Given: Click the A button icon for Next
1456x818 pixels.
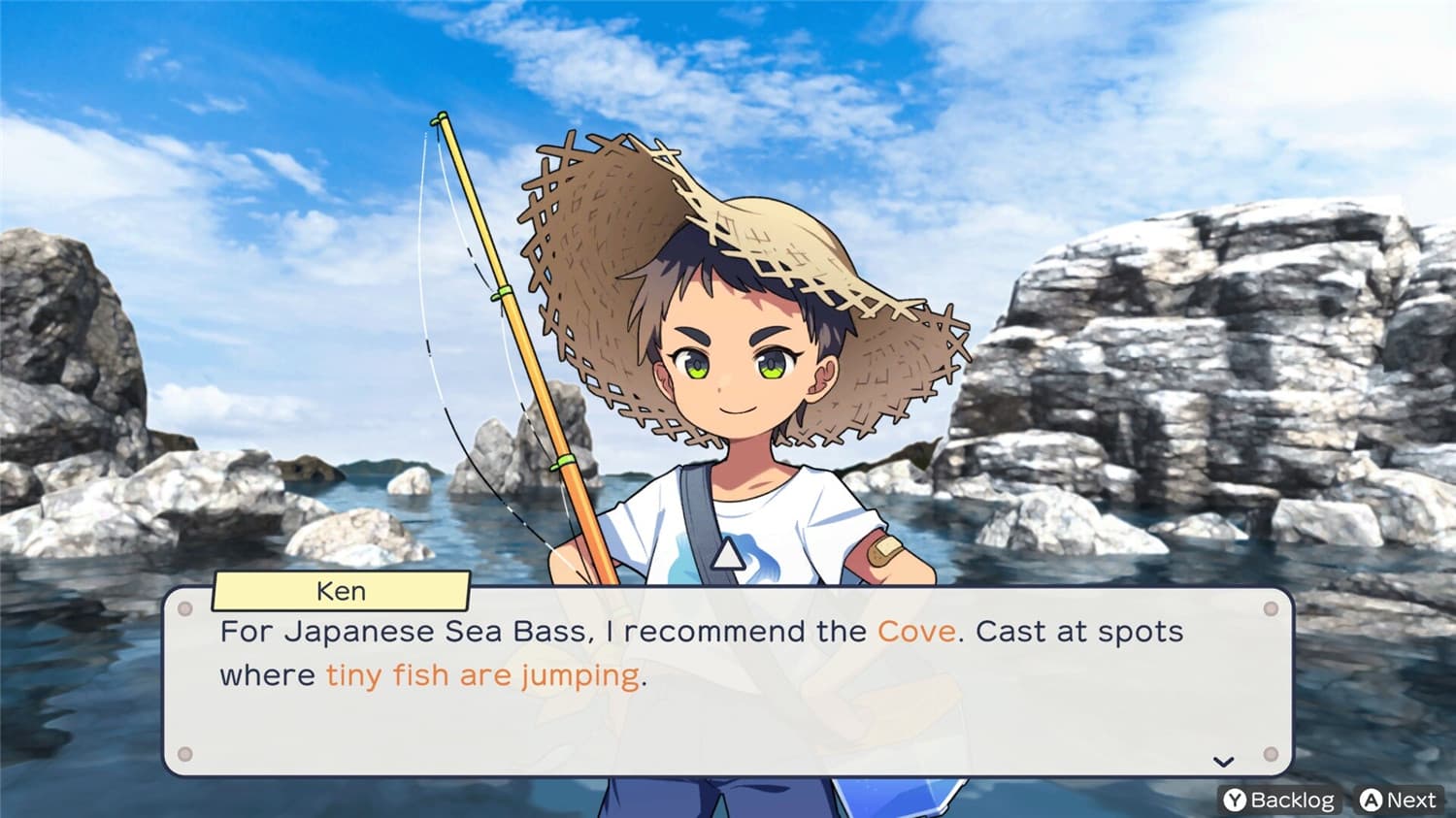Looking at the screenshot, I should pyautogui.click(x=1369, y=800).
